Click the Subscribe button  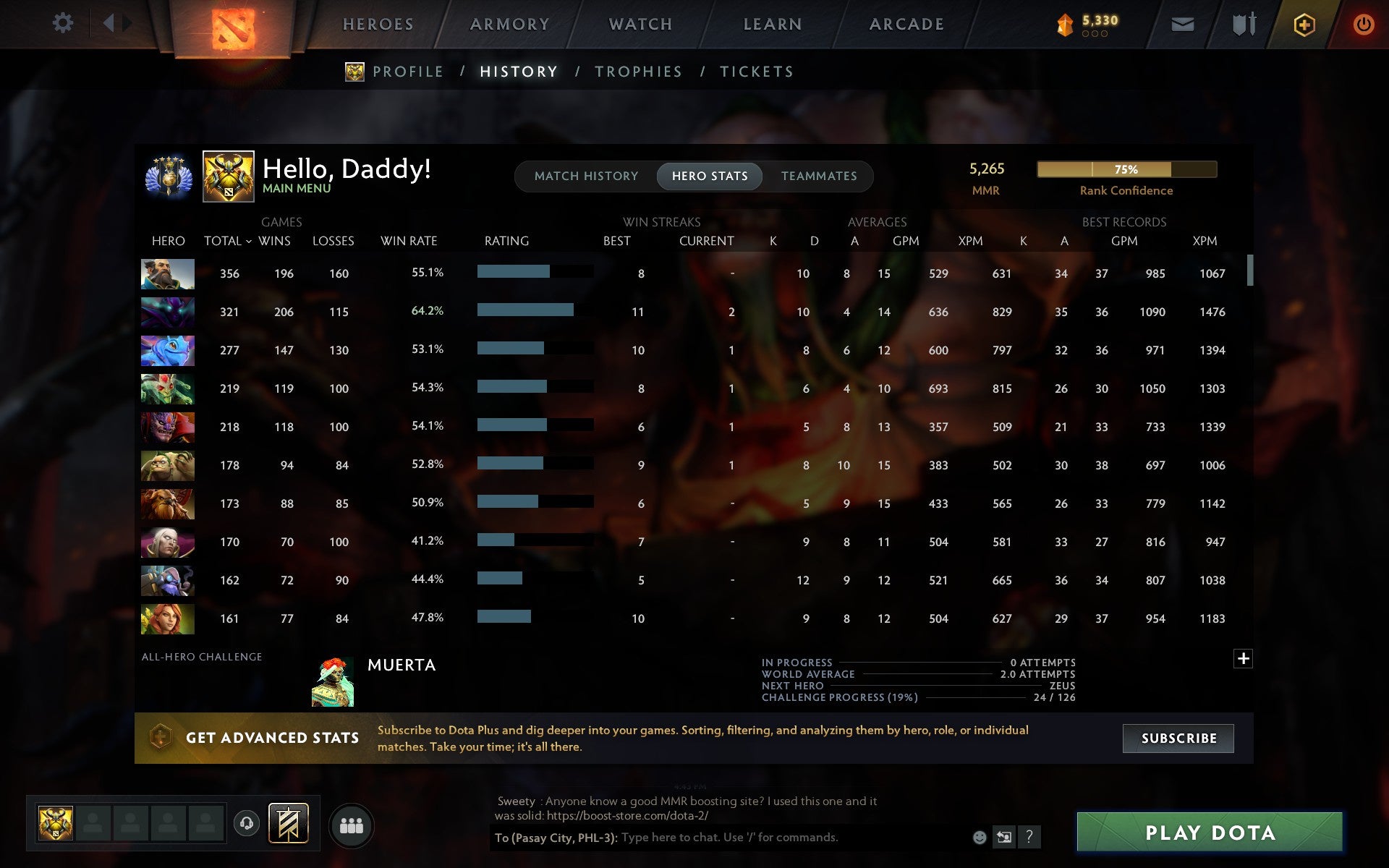point(1178,739)
